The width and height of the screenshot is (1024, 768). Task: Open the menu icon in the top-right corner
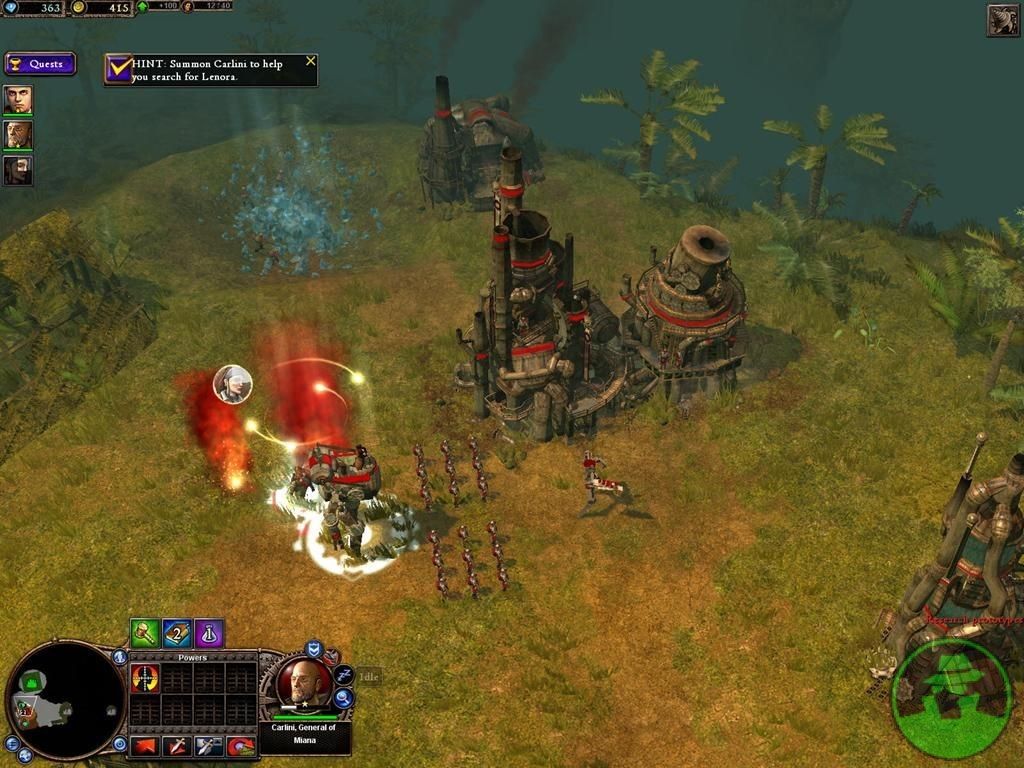1003,20
